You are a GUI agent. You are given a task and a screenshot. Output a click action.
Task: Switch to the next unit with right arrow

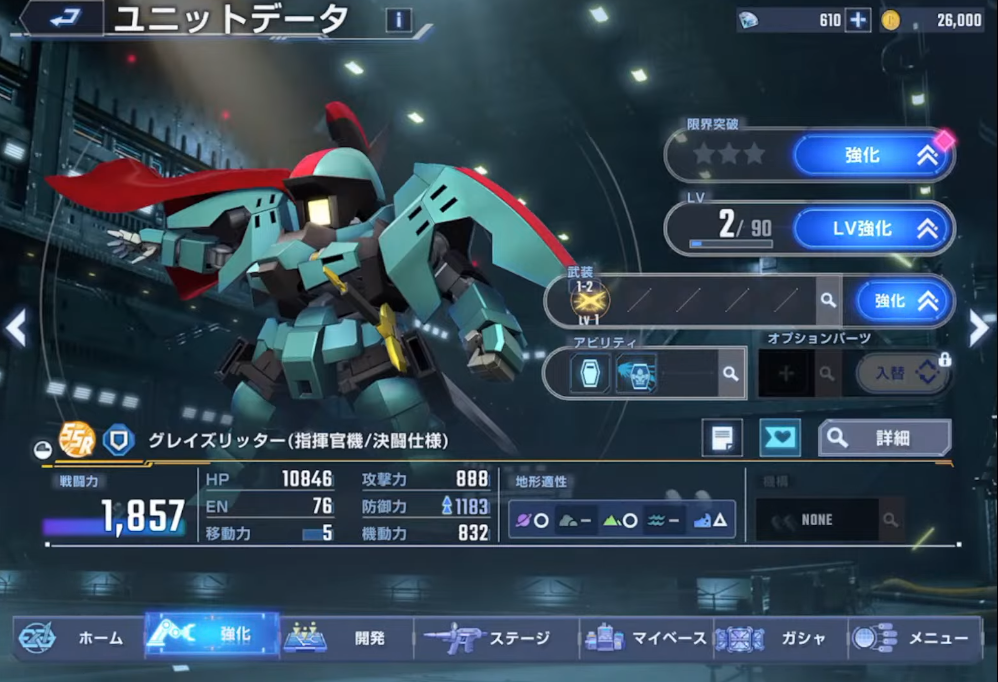(x=978, y=328)
